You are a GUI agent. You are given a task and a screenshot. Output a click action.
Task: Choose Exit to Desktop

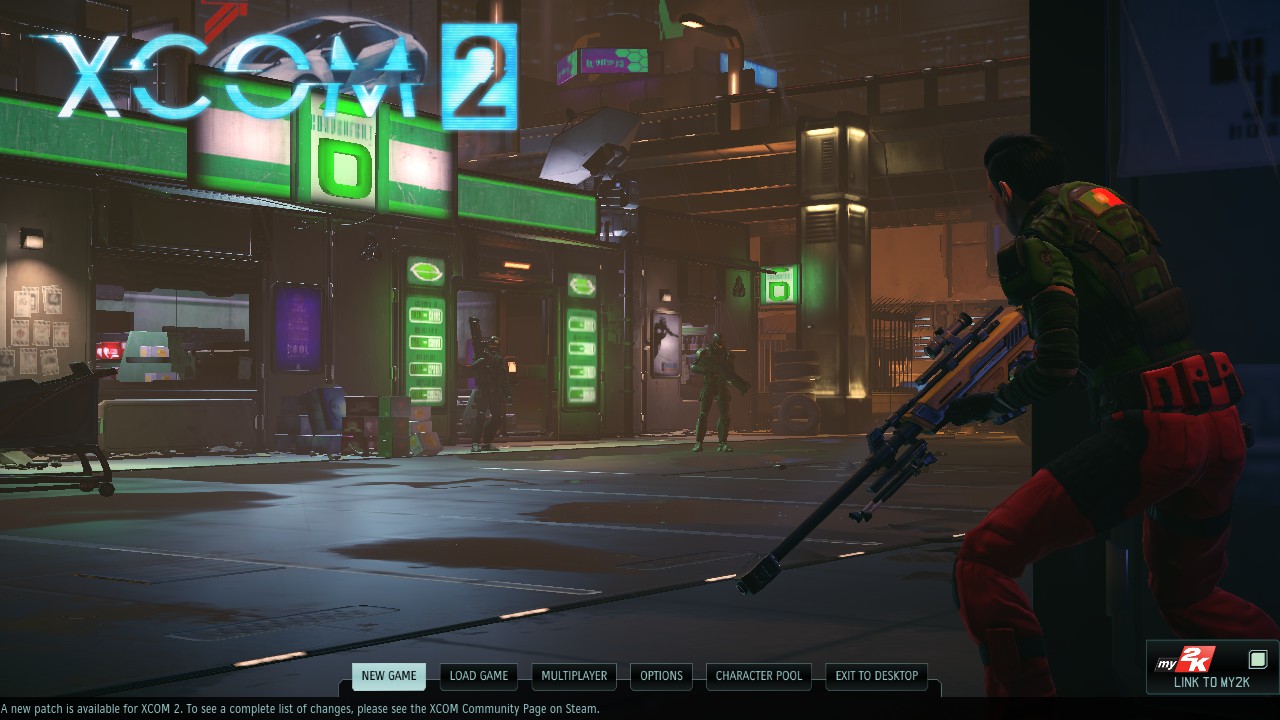[x=877, y=676]
